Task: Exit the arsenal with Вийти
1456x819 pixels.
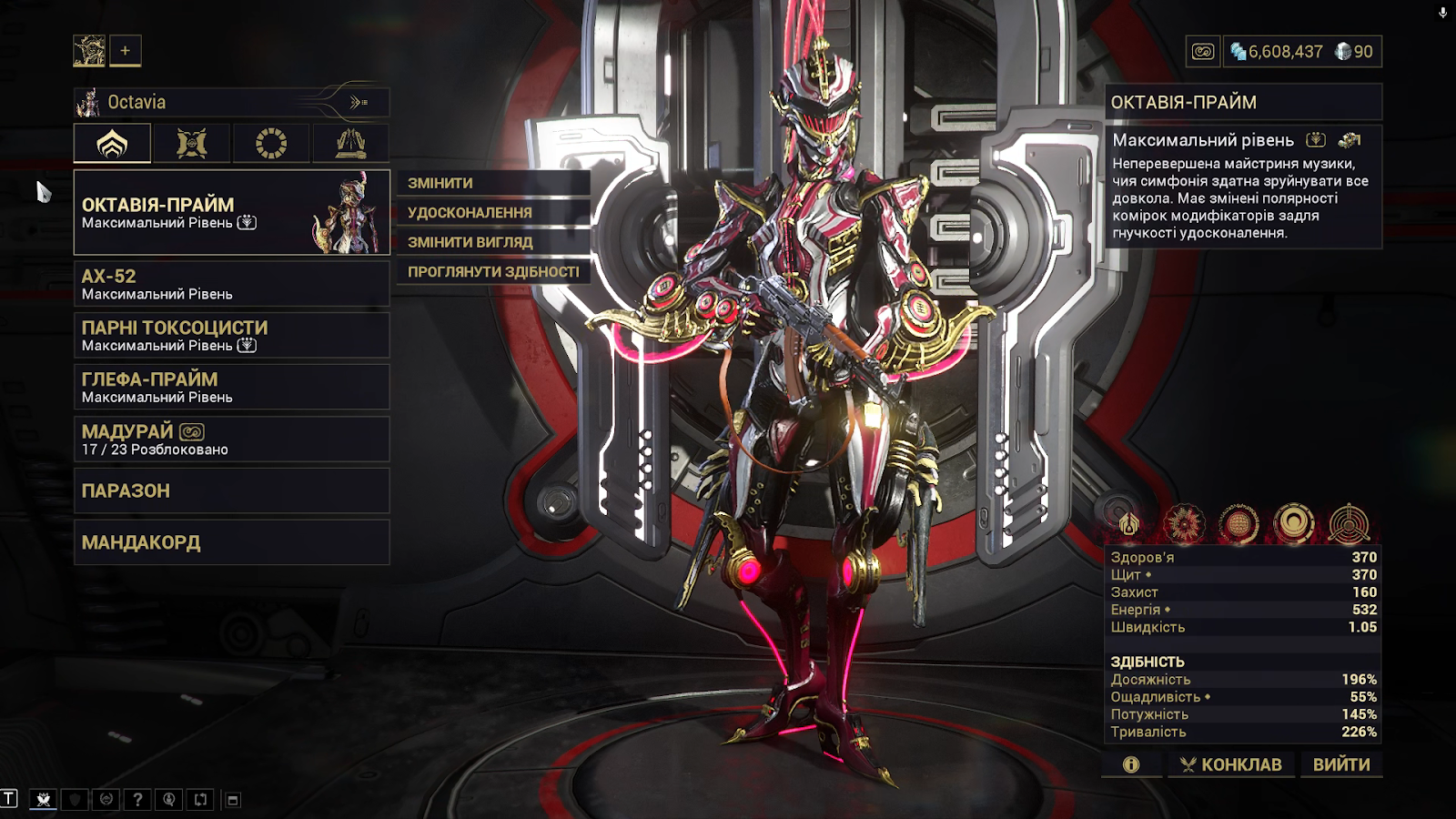Action: (x=1341, y=764)
